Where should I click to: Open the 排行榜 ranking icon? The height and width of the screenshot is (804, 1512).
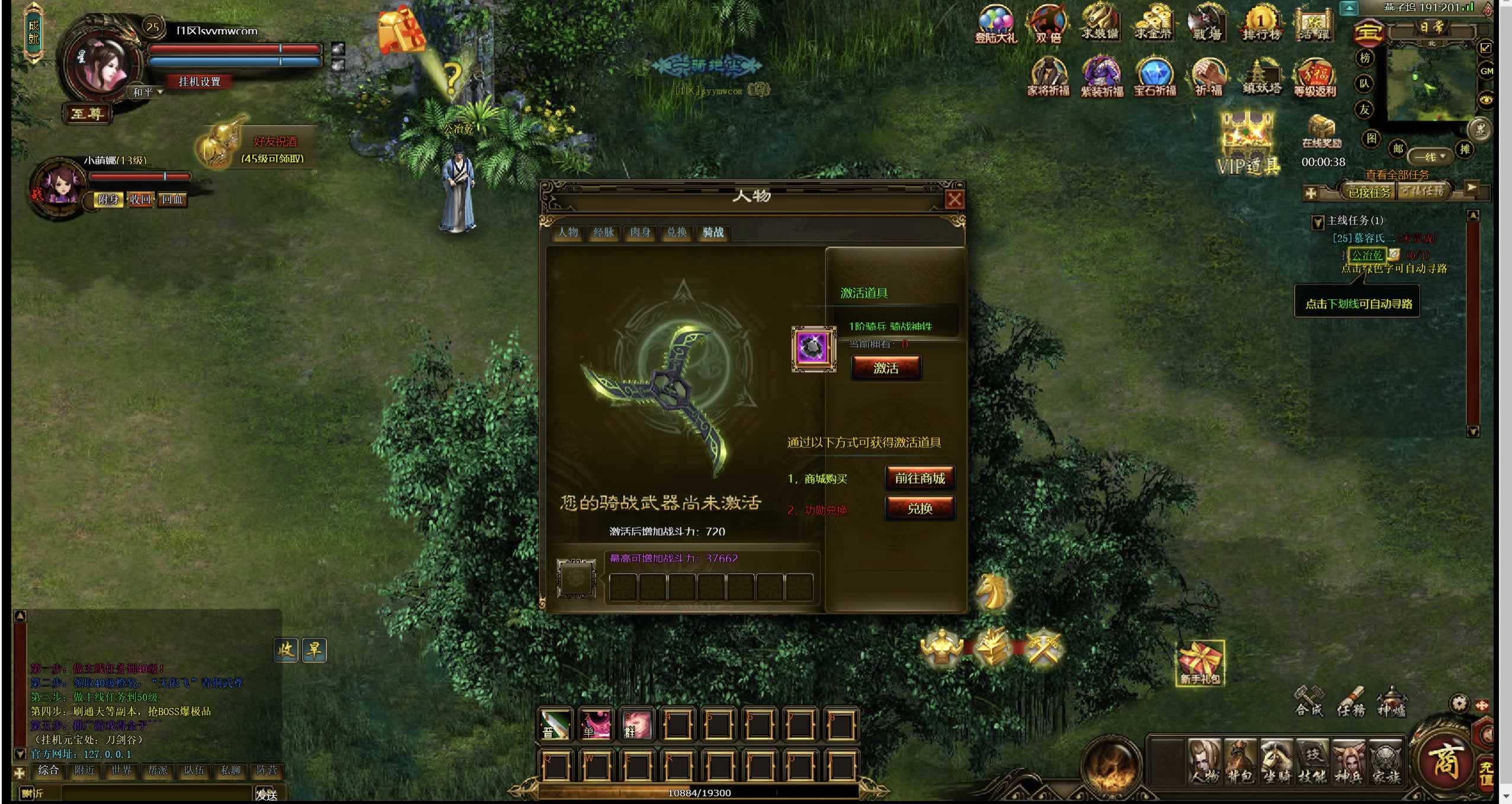tap(1261, 25)
